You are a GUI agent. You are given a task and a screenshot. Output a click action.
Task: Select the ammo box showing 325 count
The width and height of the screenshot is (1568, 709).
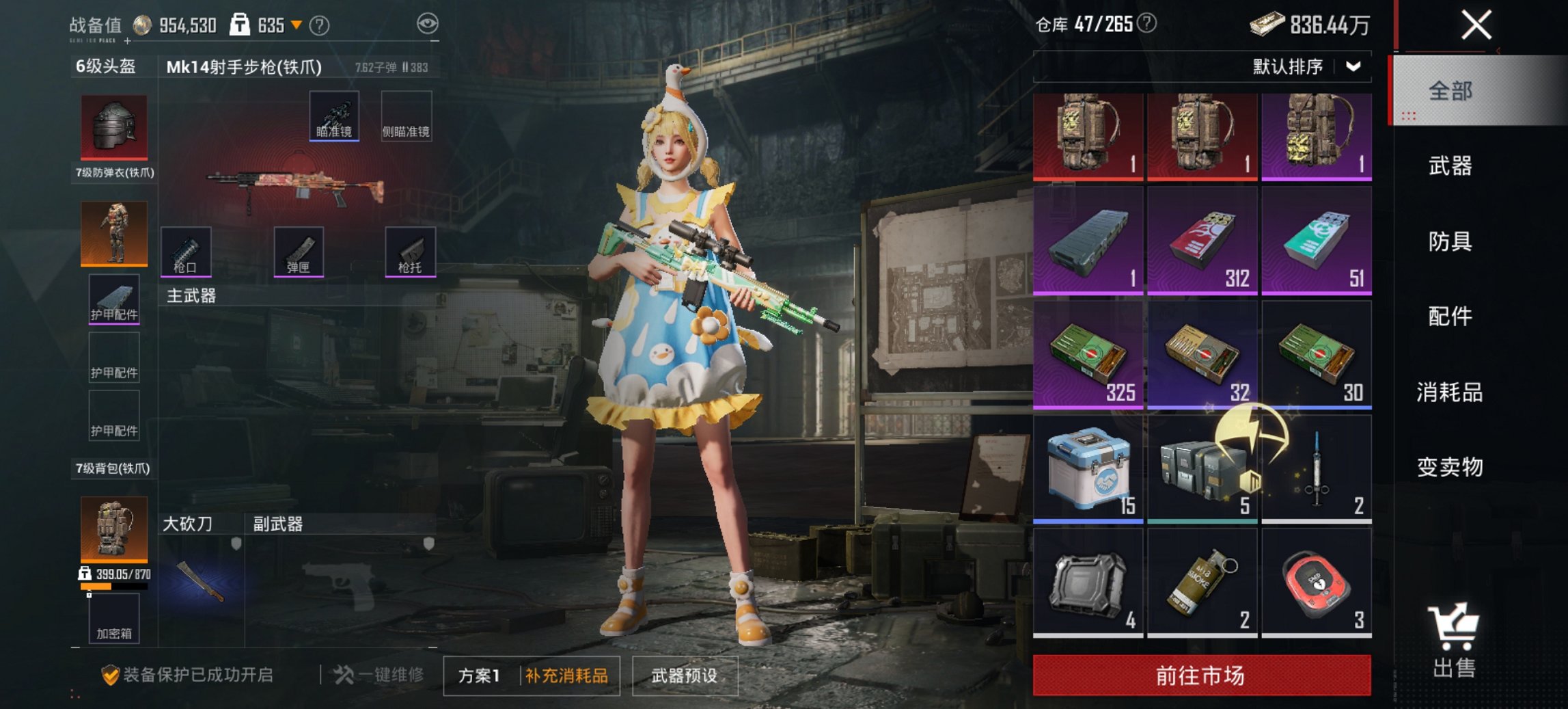1089,352
